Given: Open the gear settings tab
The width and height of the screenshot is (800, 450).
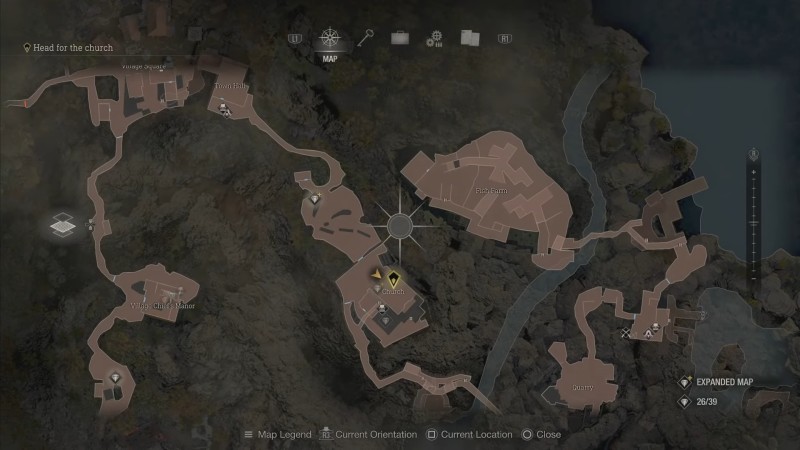Looking at the screenshot, I should click(x=434, y=39).
